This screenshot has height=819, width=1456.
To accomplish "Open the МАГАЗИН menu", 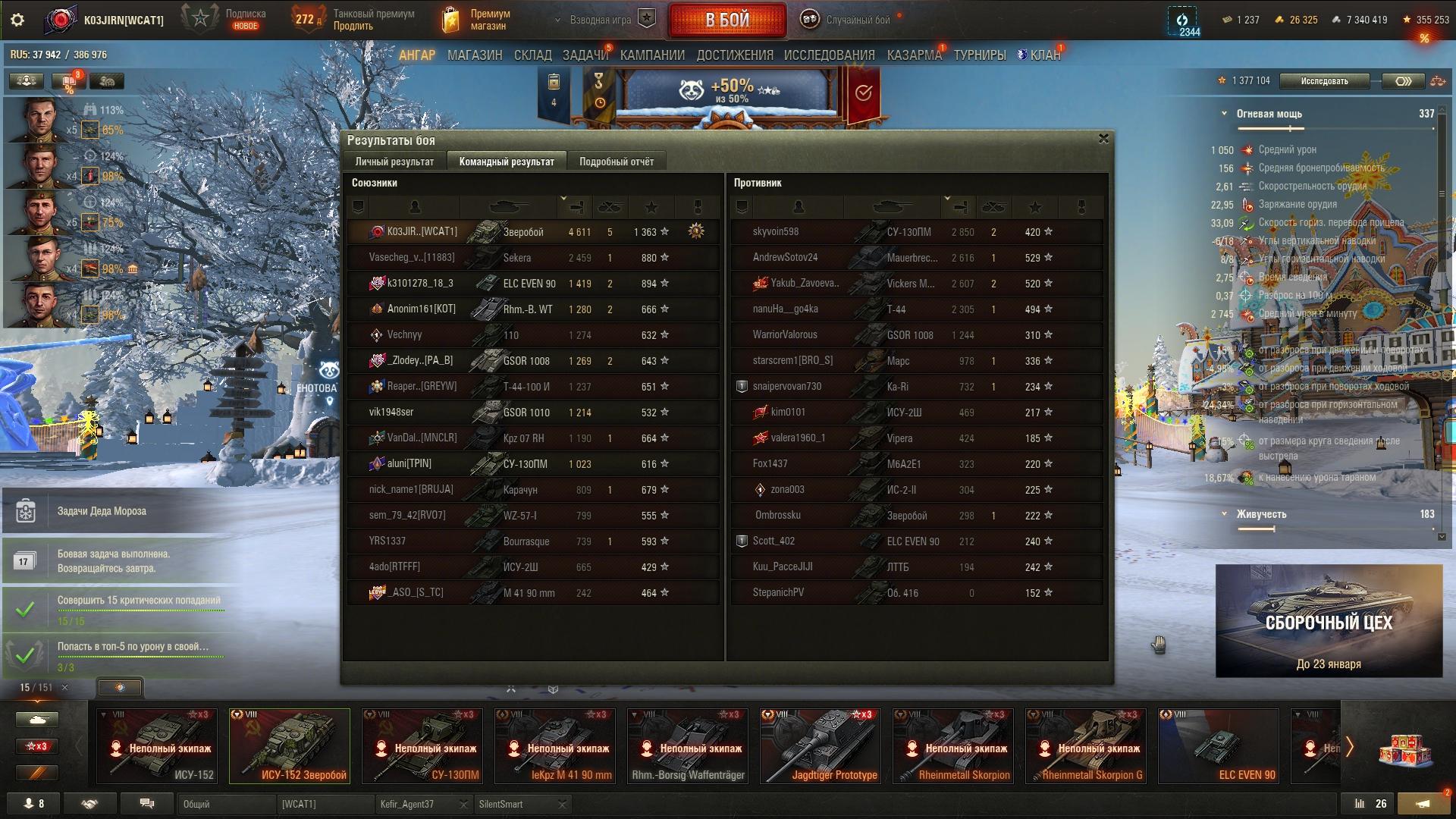I will click(x=475, y=55).
